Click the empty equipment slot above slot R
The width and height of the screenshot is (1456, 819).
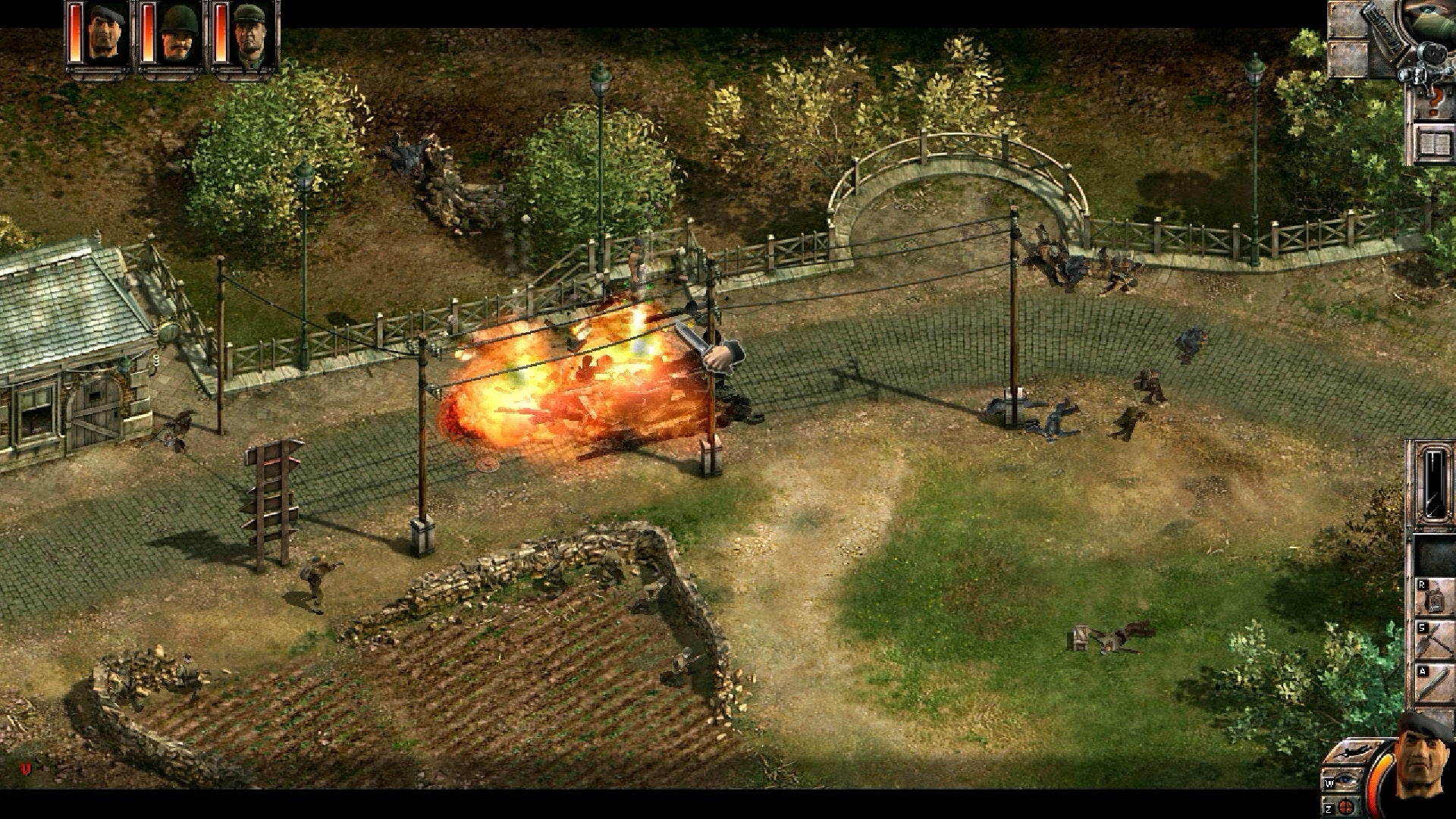tap(1434, 556)
